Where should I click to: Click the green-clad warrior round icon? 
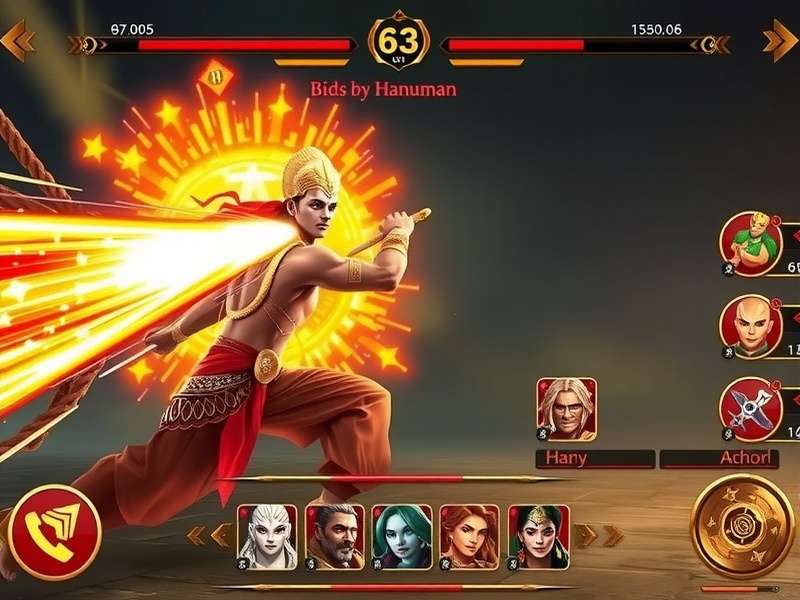(751, 243)
